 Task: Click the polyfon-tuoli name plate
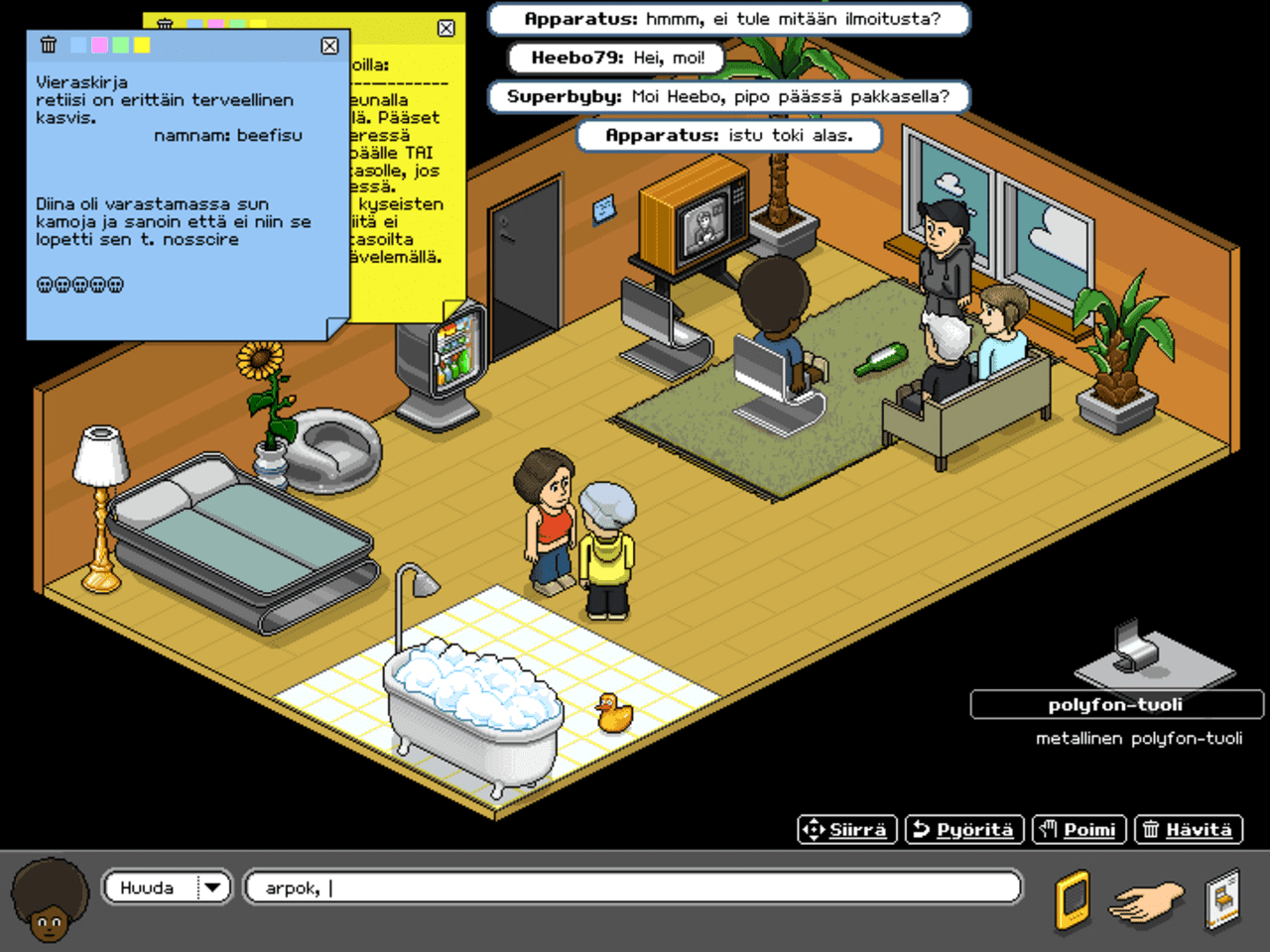click(1116, 704)
